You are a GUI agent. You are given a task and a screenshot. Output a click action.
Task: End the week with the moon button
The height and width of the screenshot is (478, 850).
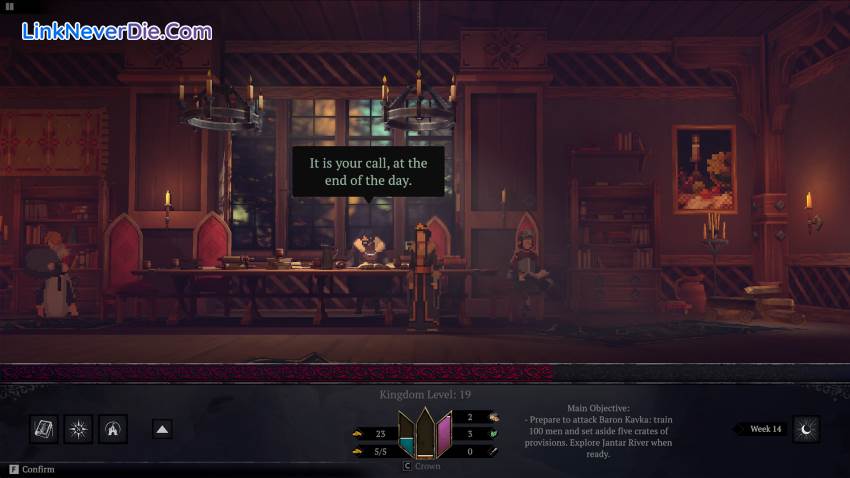point(806,429)
